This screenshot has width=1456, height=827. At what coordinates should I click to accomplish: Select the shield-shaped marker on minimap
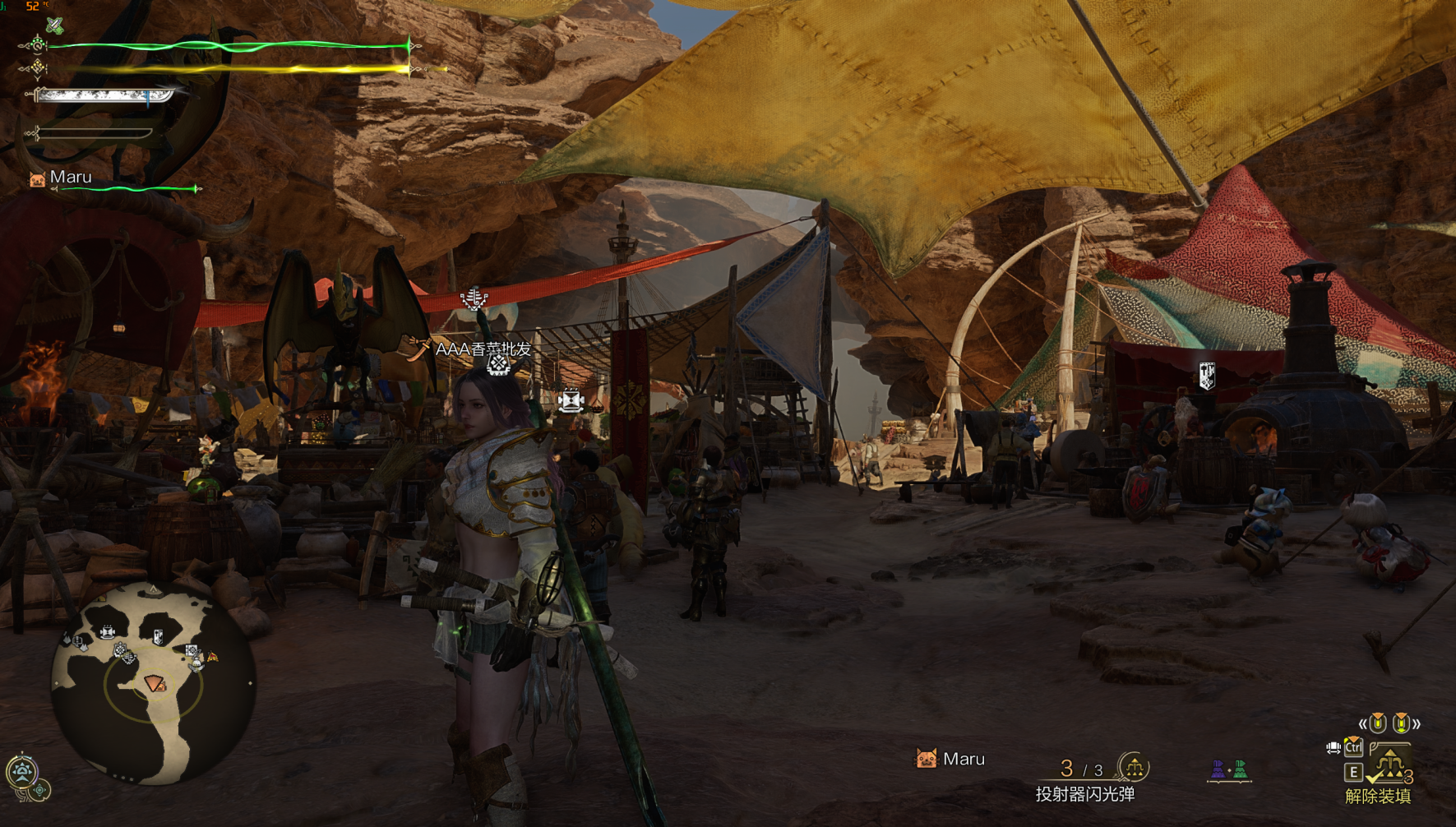(x=158, y=635)
